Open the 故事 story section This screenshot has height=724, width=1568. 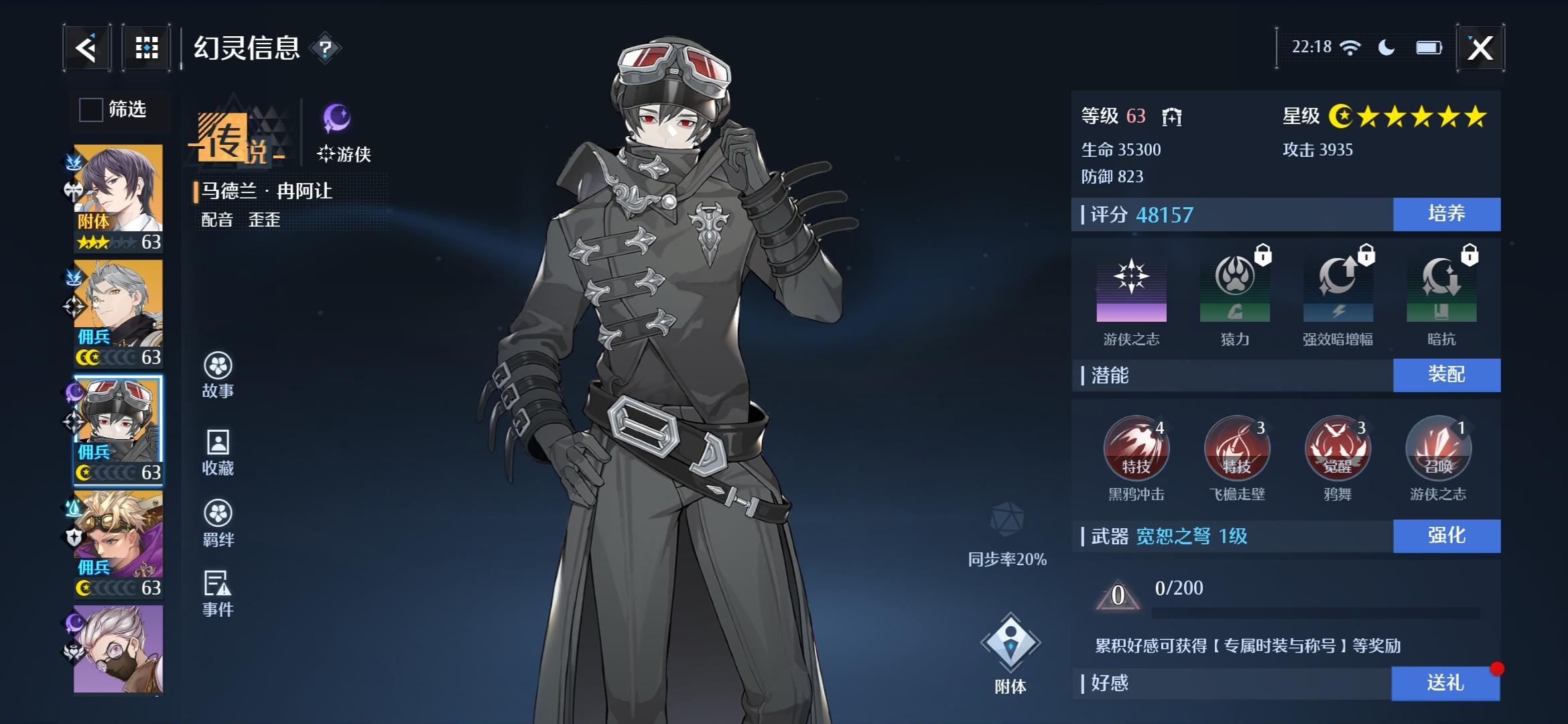click(218, 375)
